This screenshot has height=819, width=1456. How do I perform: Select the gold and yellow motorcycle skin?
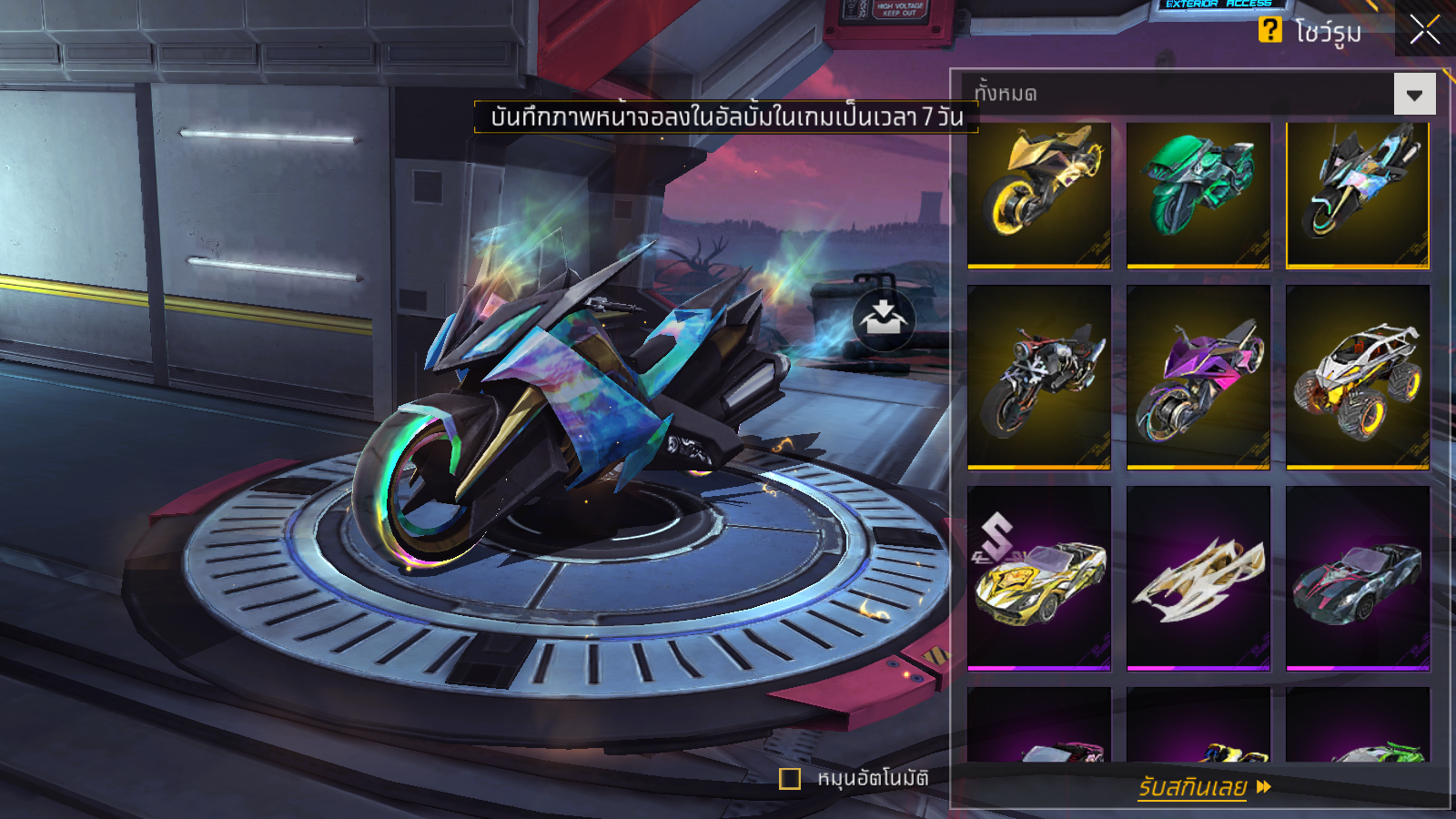point(1039,195)
